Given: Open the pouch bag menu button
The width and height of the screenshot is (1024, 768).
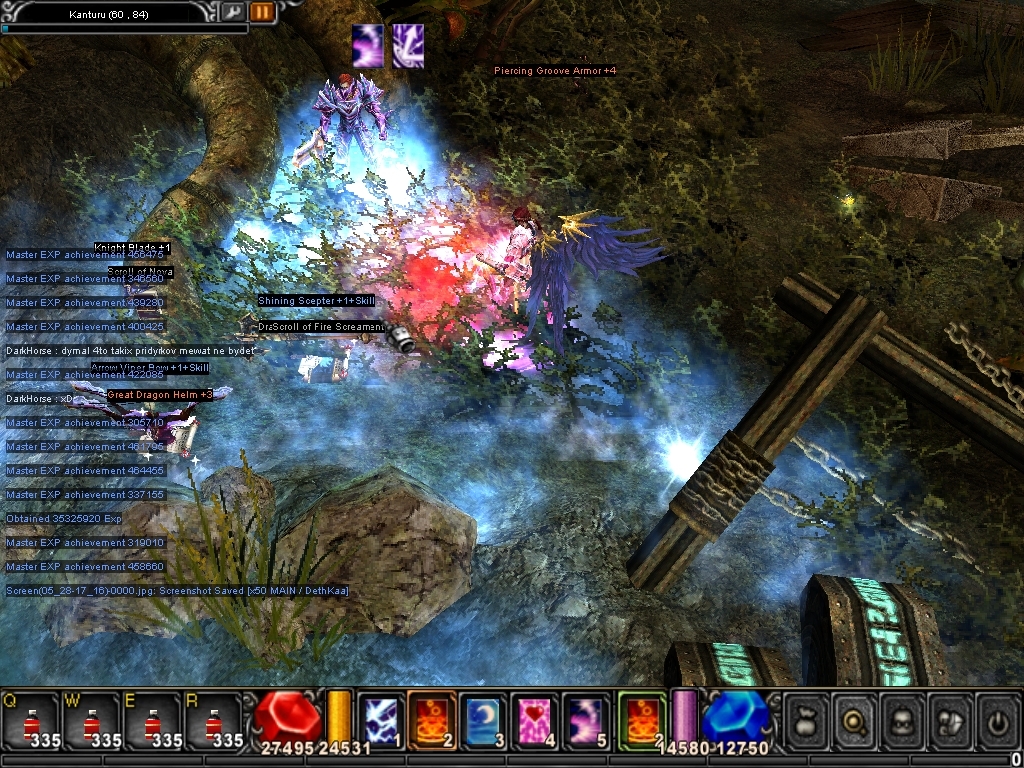Looking at the screenshot, I should 807,719.
